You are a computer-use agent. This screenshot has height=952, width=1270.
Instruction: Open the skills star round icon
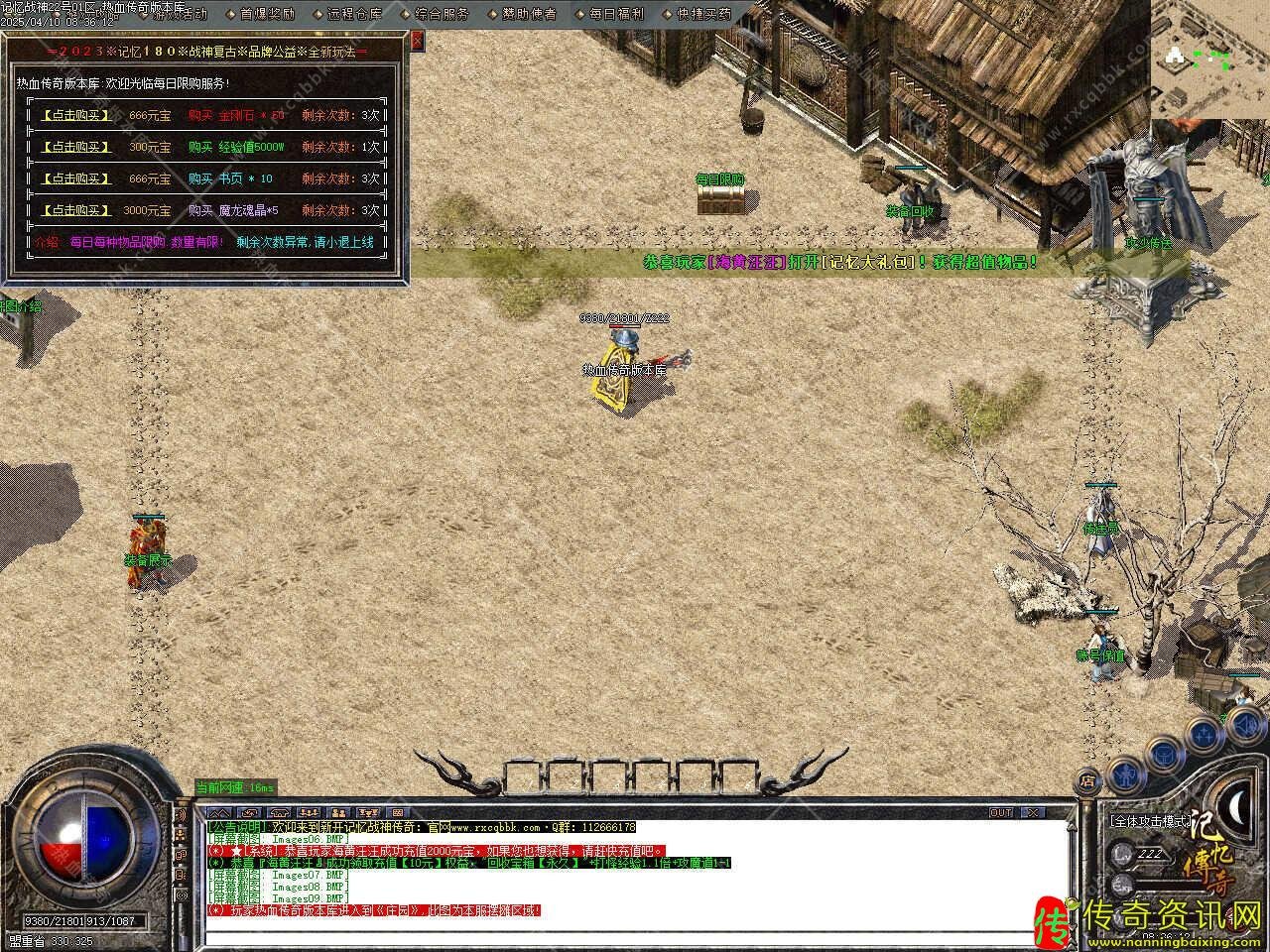click(1205, 735)
